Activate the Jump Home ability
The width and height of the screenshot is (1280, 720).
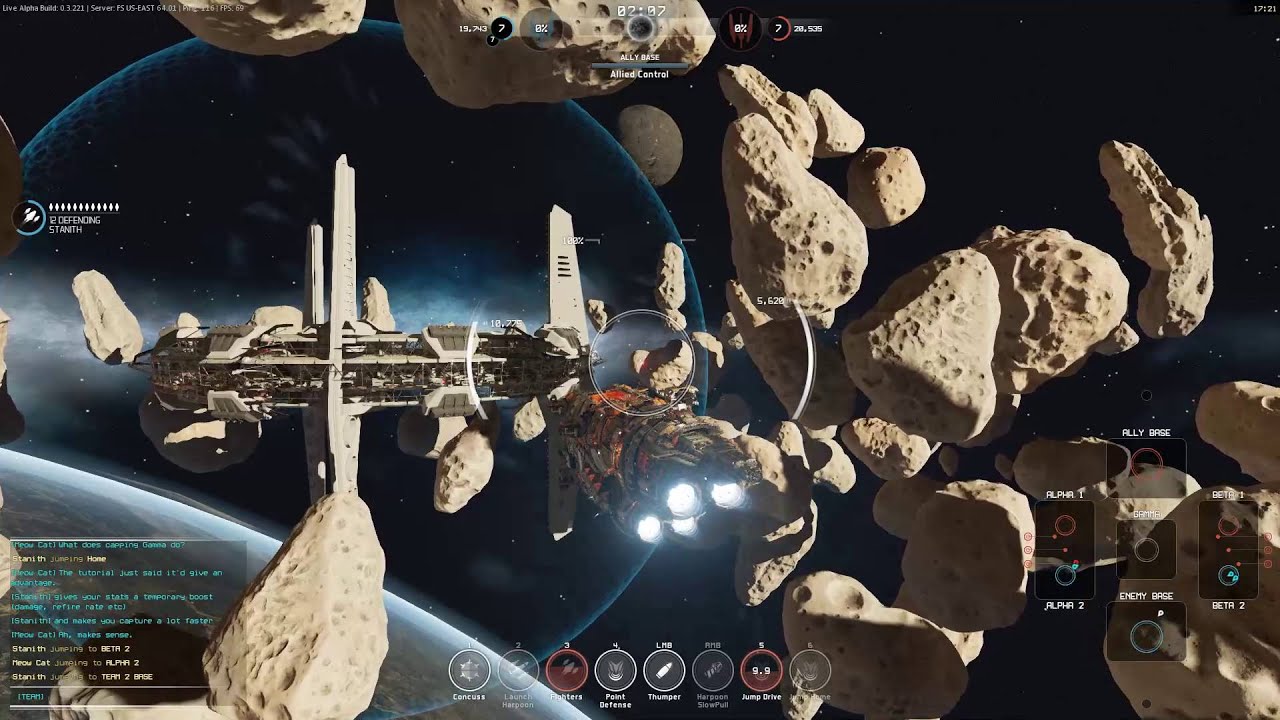click(x=809, y=670)
